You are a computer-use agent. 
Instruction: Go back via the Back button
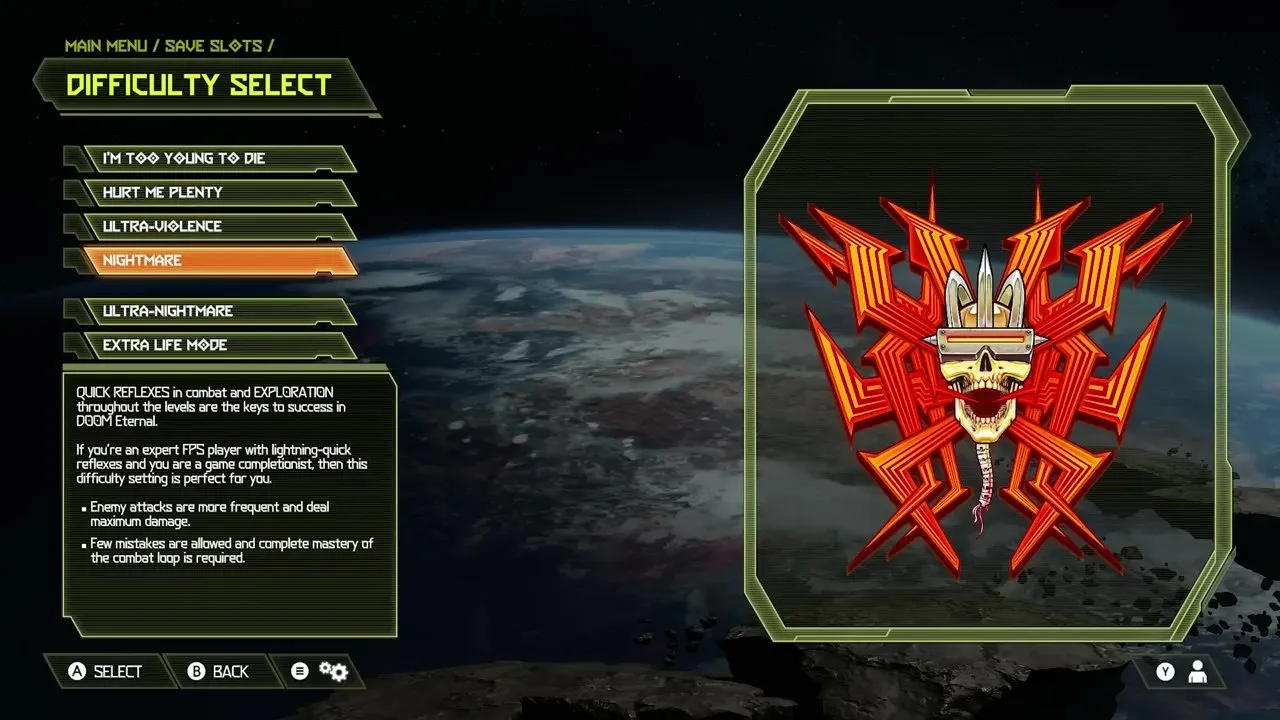[219, 671]
